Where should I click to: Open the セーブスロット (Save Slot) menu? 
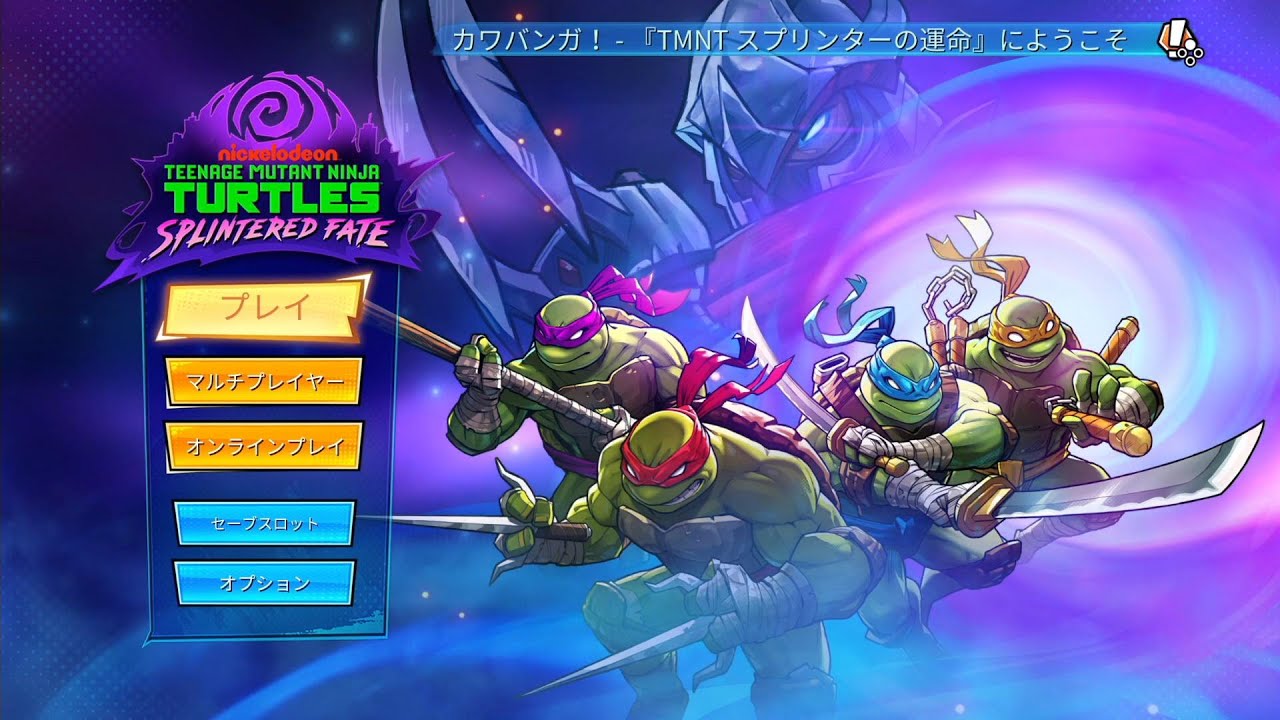click(264, 522)
